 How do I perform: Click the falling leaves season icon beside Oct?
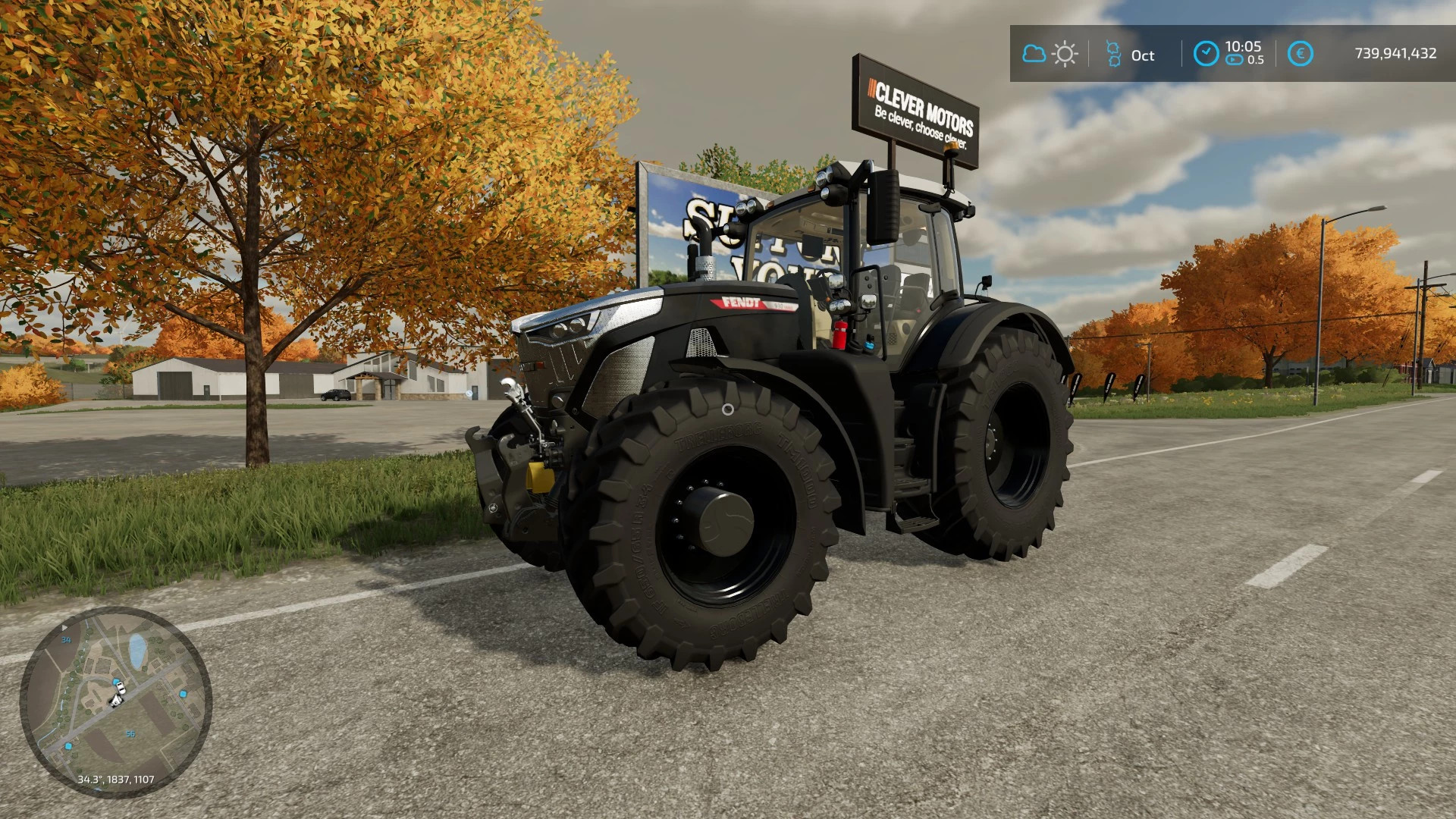click(x=1113, y=55)
